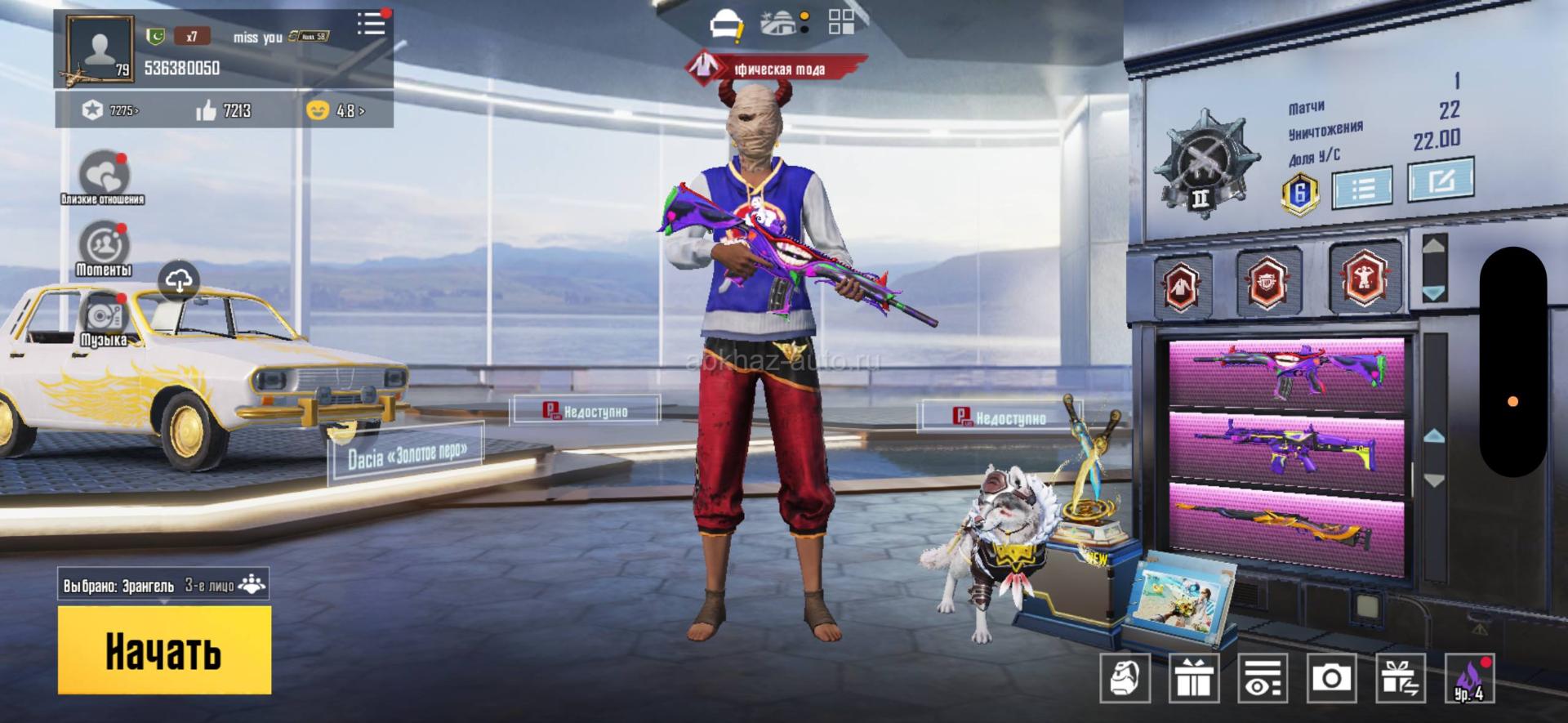Screen dimensions: 1568x723
Task: Open the gift box button
Action: (1194, 677)
